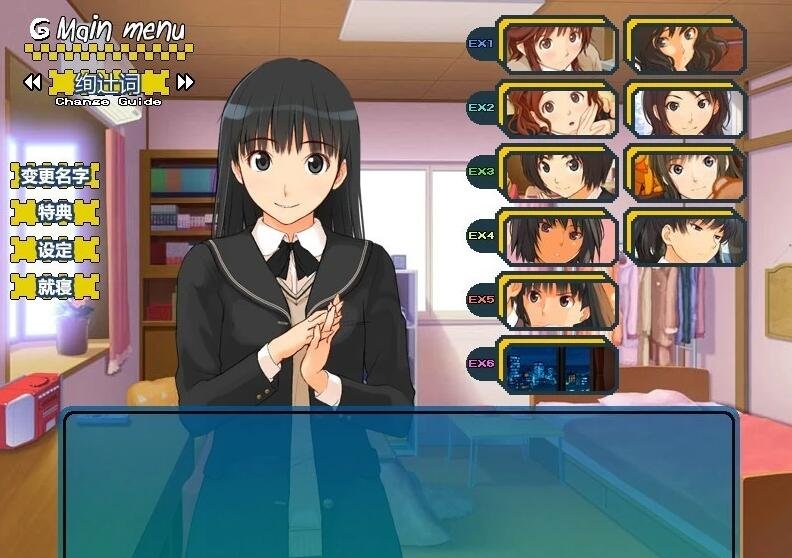Open the EX4 thumbnail of the tanned girl
Image resolution: width=792 pixels, height=558 pixels.
(558, 237)
